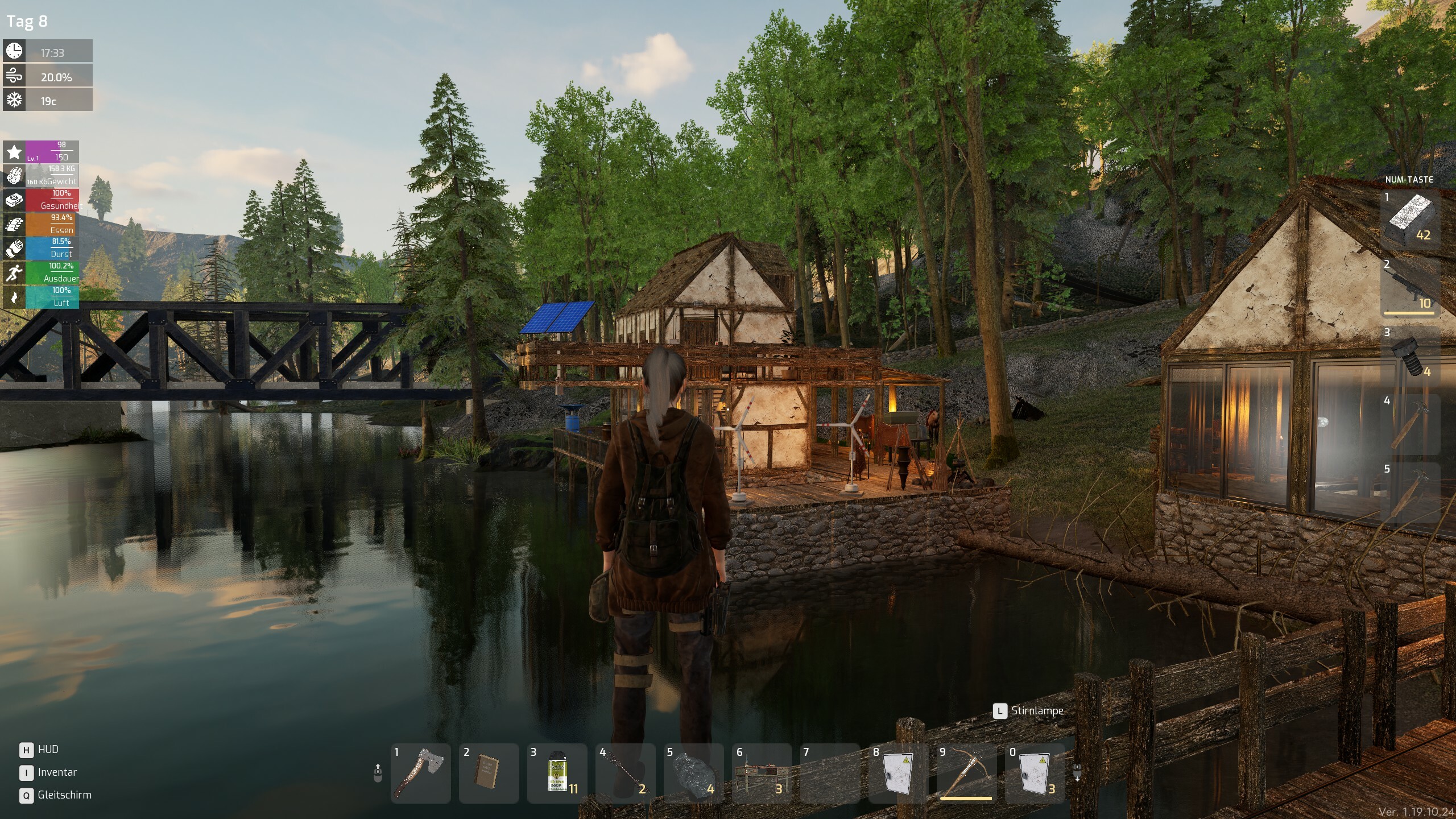
Task: Equip the crossbow from the hotbar
Action: (x=966, y=773)
